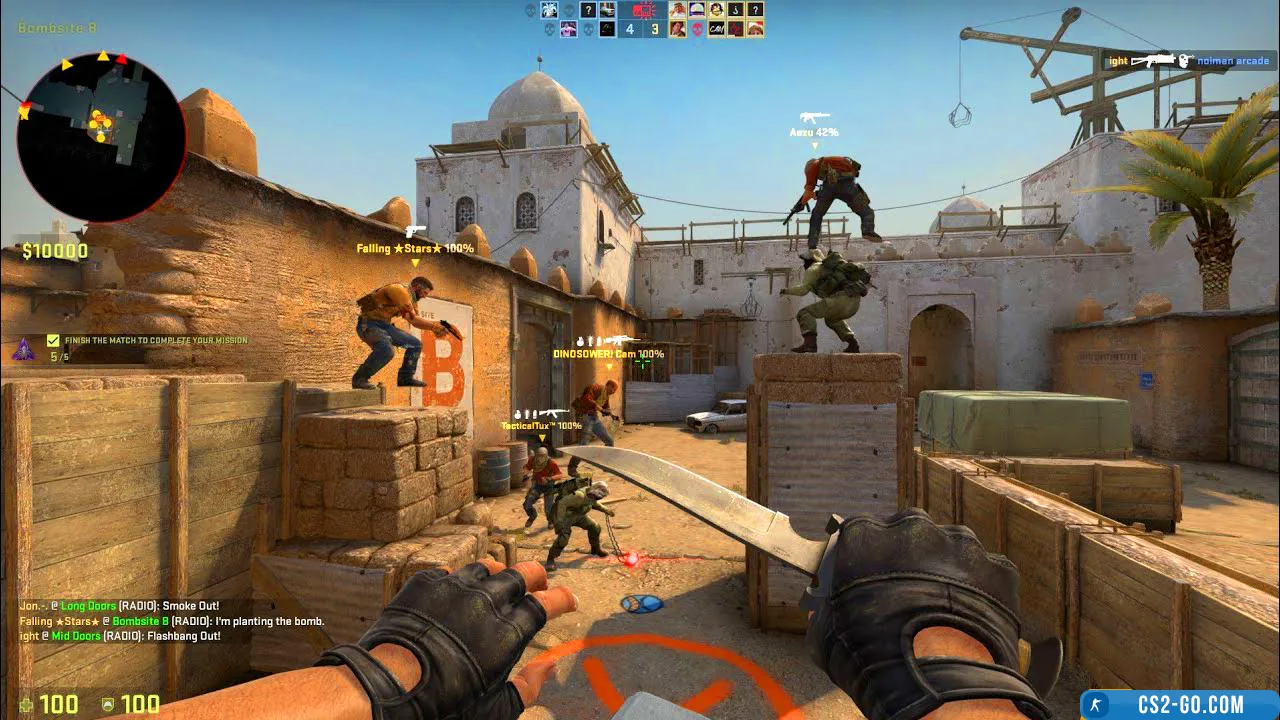The width and height of the screenshot is (1280, 720).
Task: Select the Santa hat player avatar
Action: point(755,29)
